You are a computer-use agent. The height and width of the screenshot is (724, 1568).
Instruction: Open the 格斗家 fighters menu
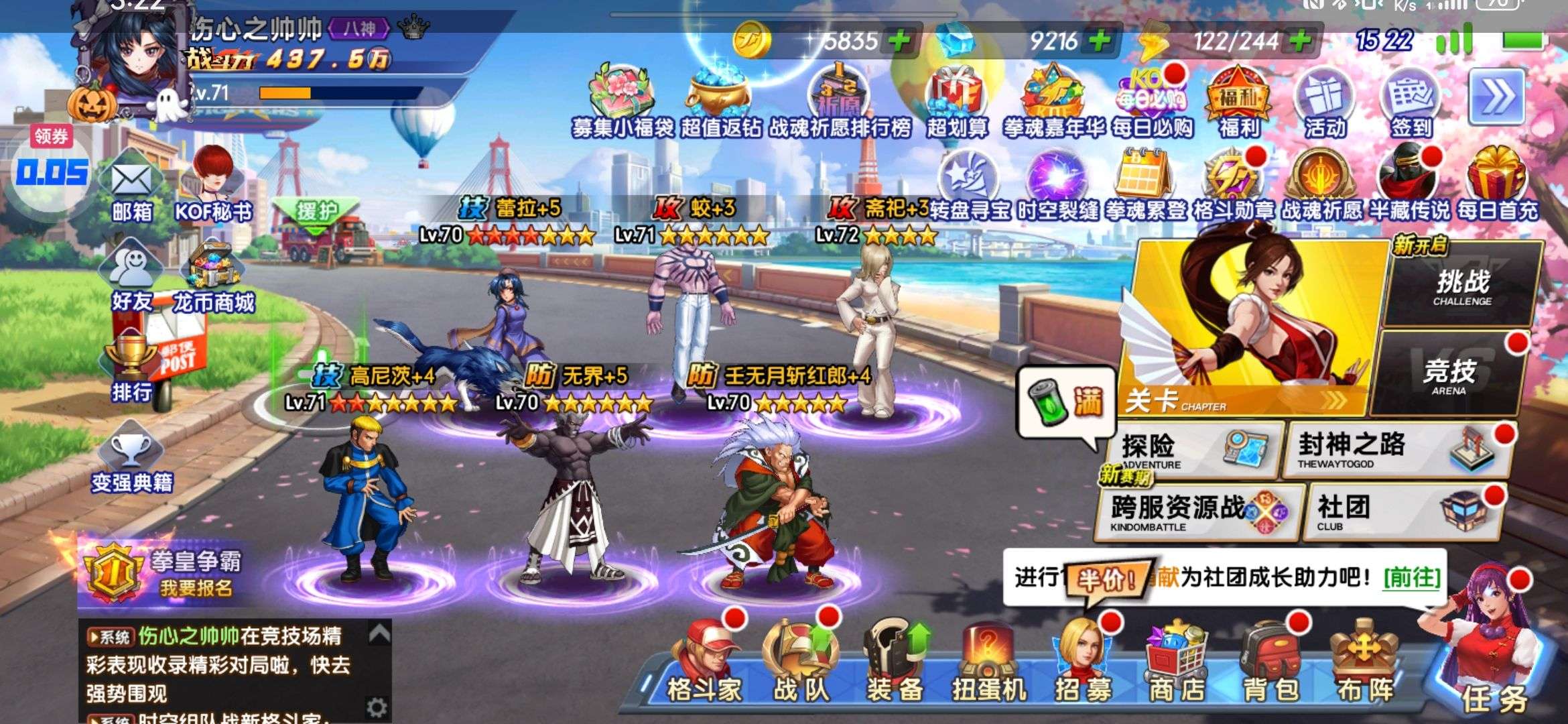click(704, 664)
